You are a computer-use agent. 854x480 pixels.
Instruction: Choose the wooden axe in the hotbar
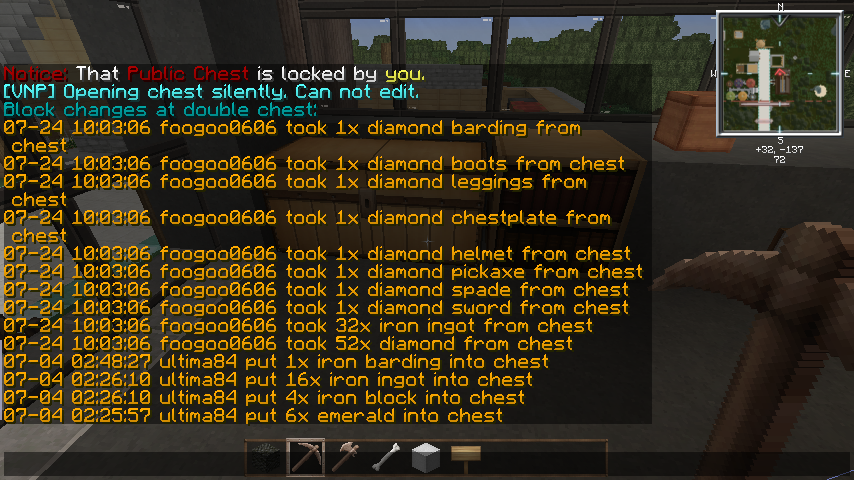pos(346,457)
